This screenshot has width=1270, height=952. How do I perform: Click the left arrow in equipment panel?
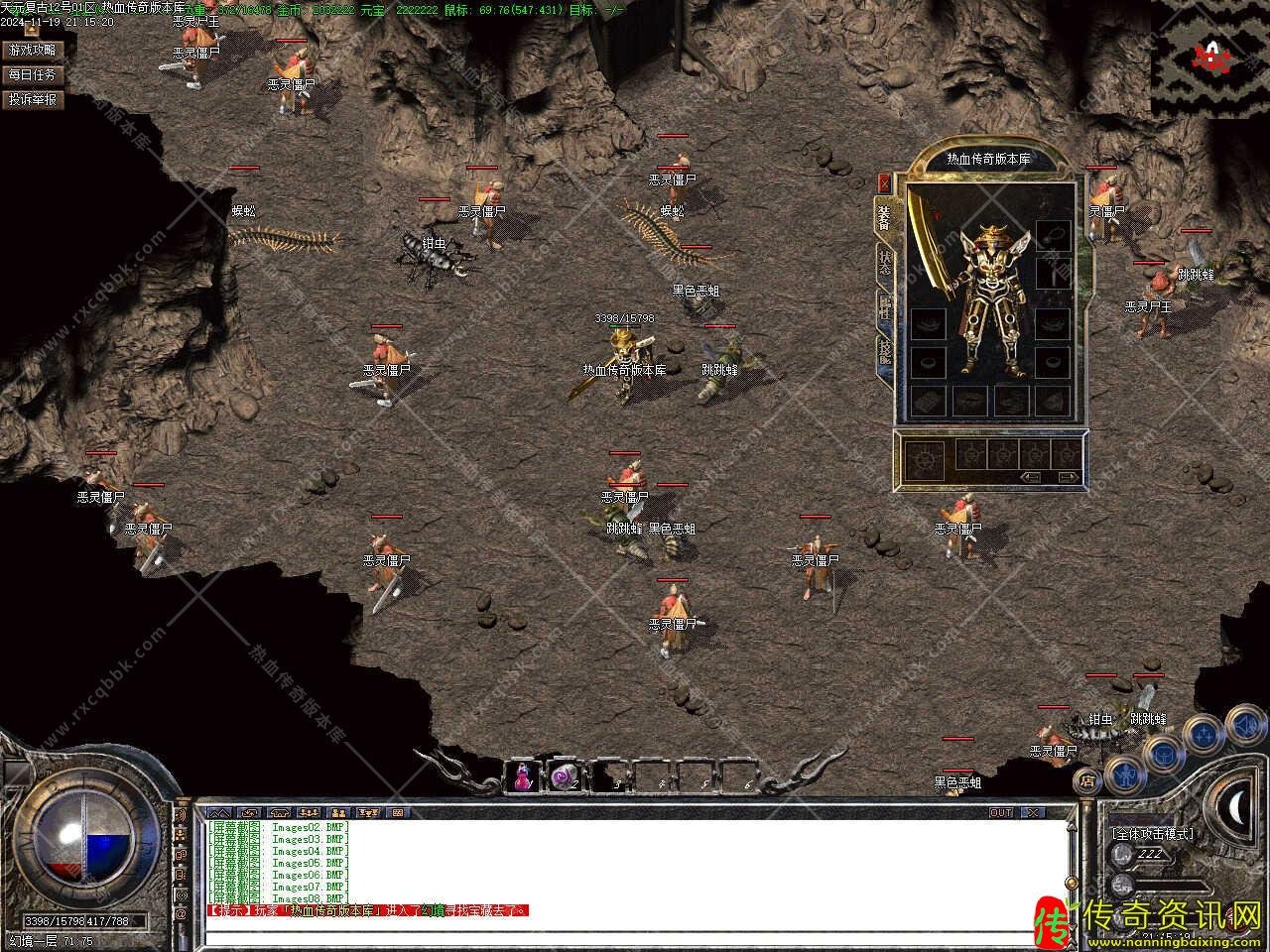1032,477
